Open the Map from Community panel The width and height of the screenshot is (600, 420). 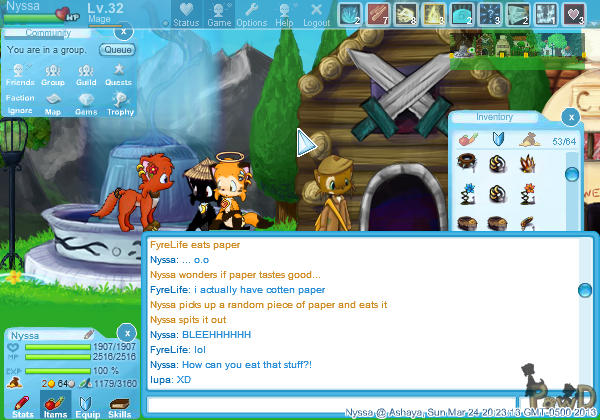[x=53, y=105]
